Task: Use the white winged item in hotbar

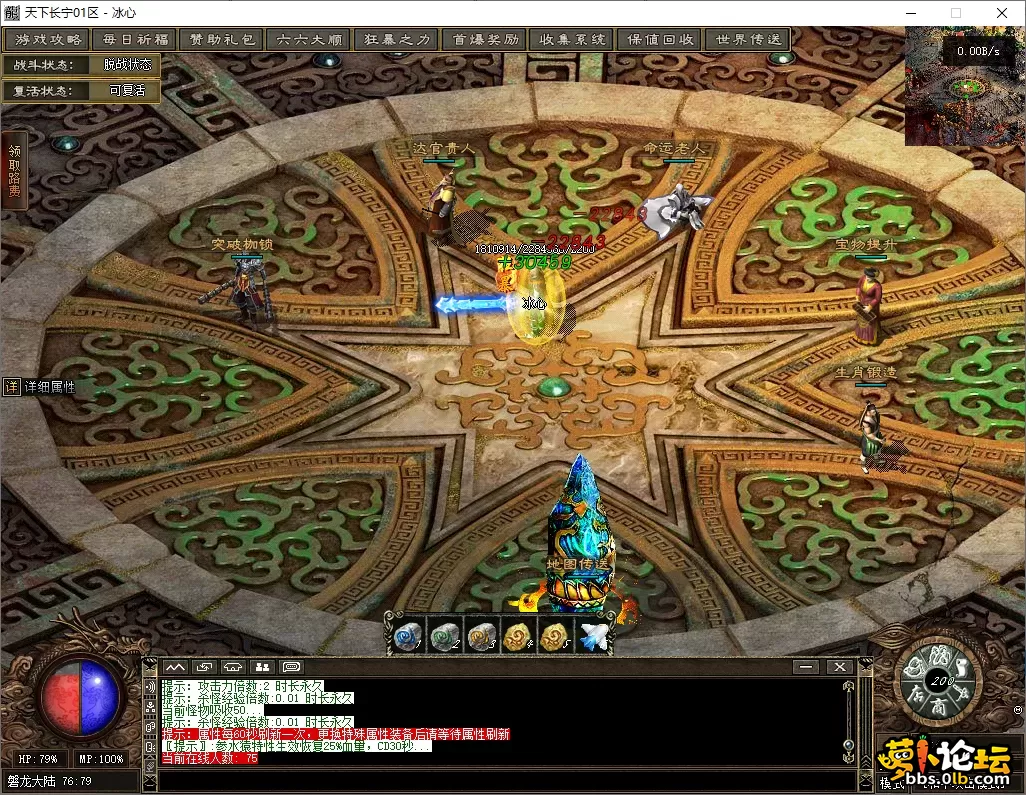Action: 593,636
